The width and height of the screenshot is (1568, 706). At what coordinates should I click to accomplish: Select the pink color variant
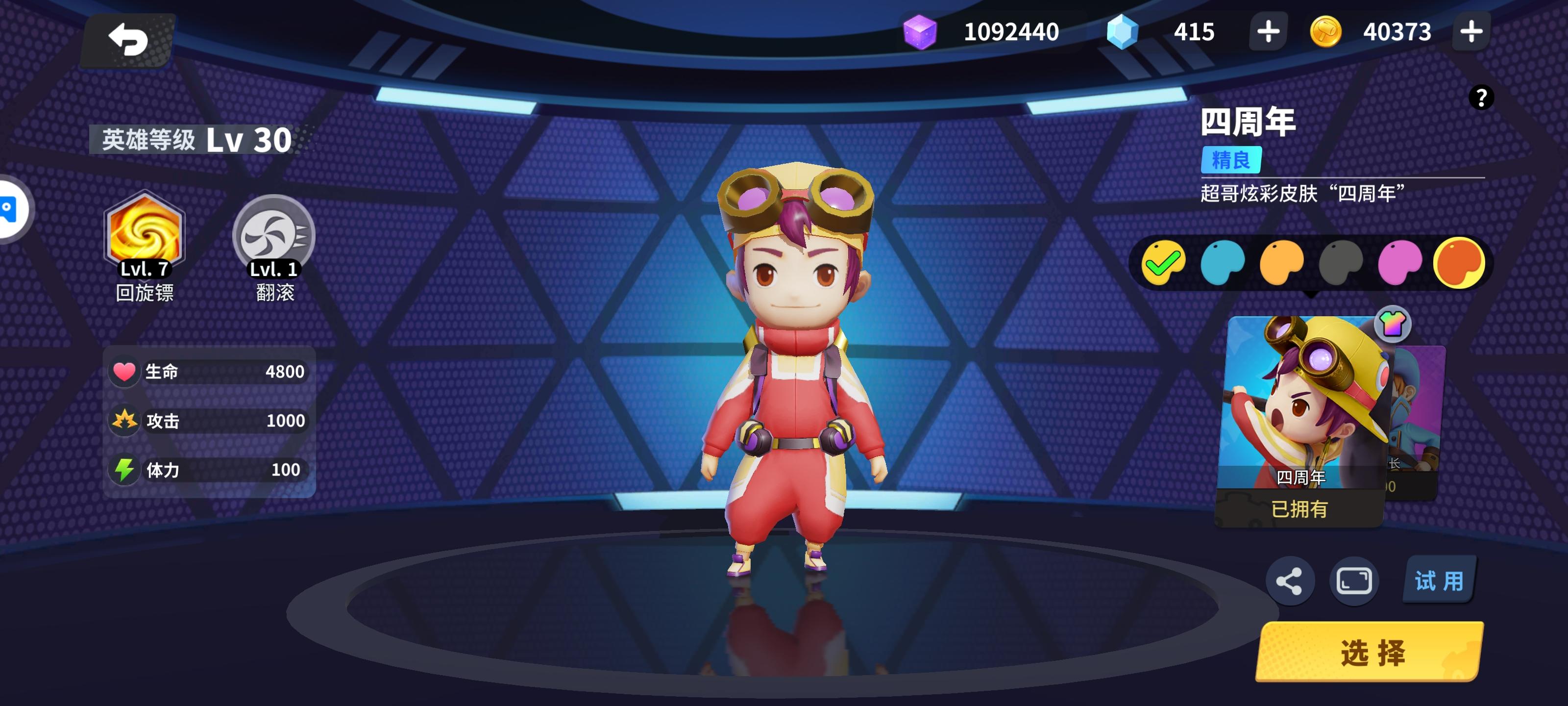coord(1402,262)
